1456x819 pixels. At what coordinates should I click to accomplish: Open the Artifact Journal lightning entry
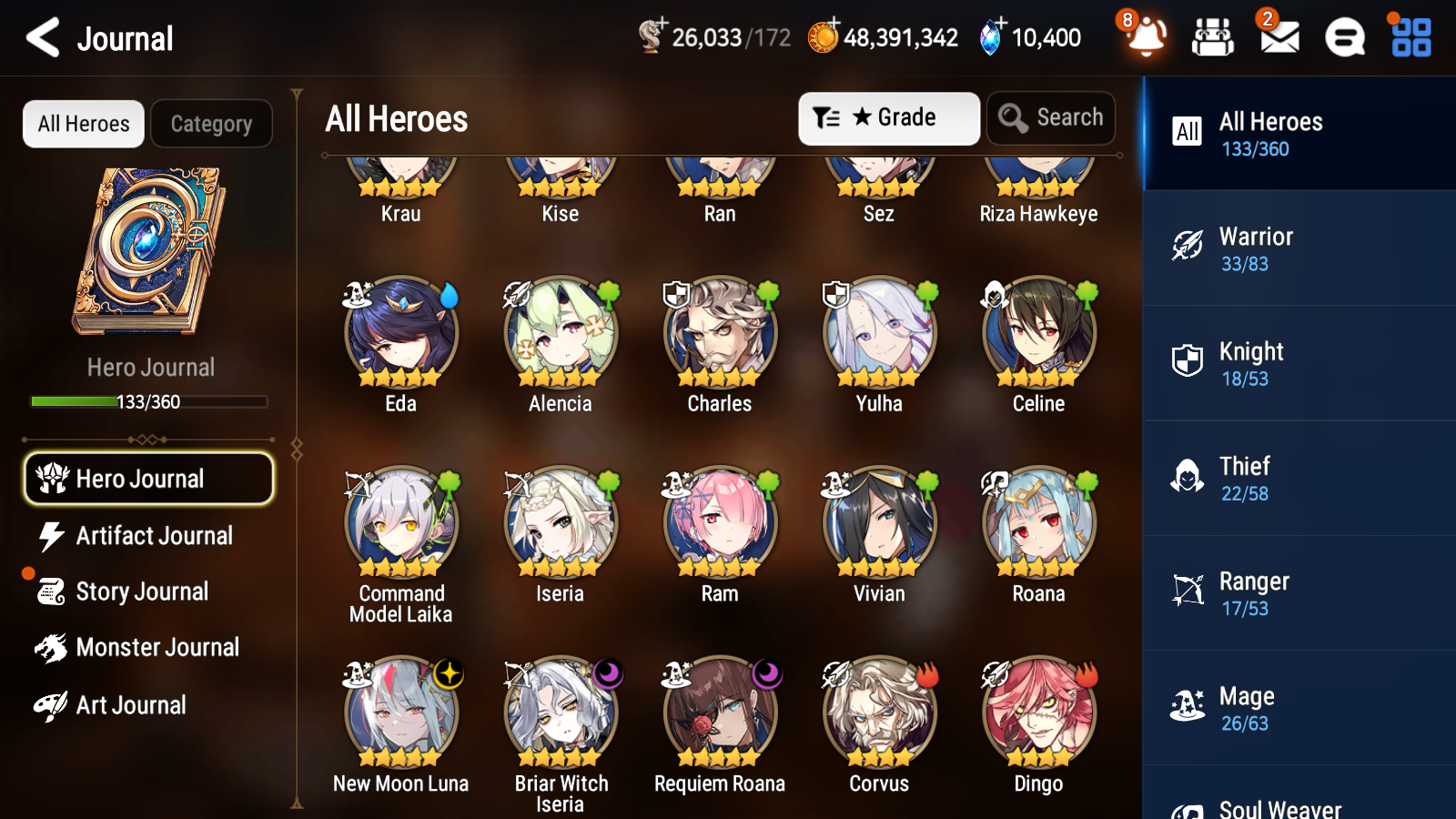coord(153,536)
